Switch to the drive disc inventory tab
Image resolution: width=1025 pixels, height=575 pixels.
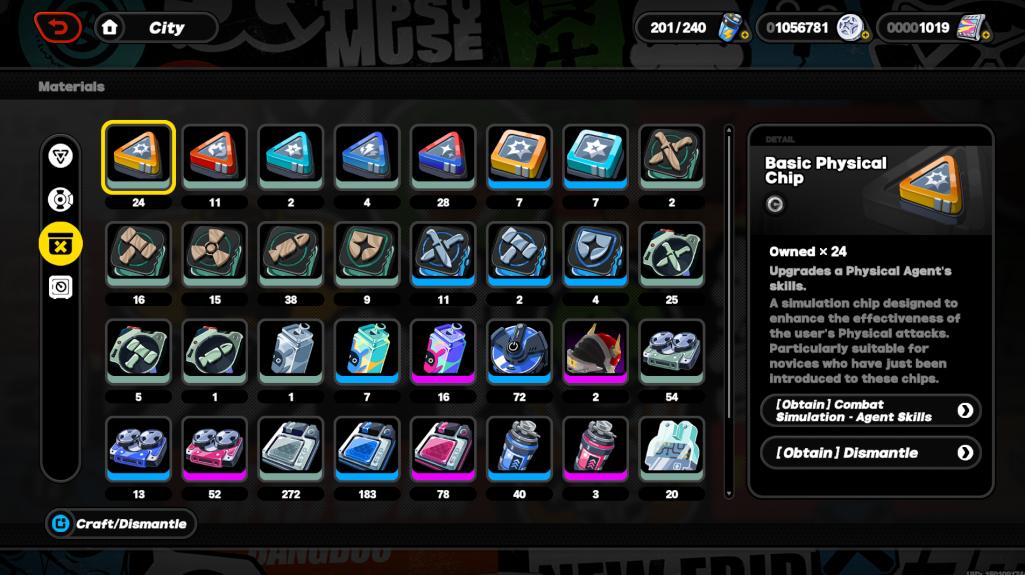(61, 199)
